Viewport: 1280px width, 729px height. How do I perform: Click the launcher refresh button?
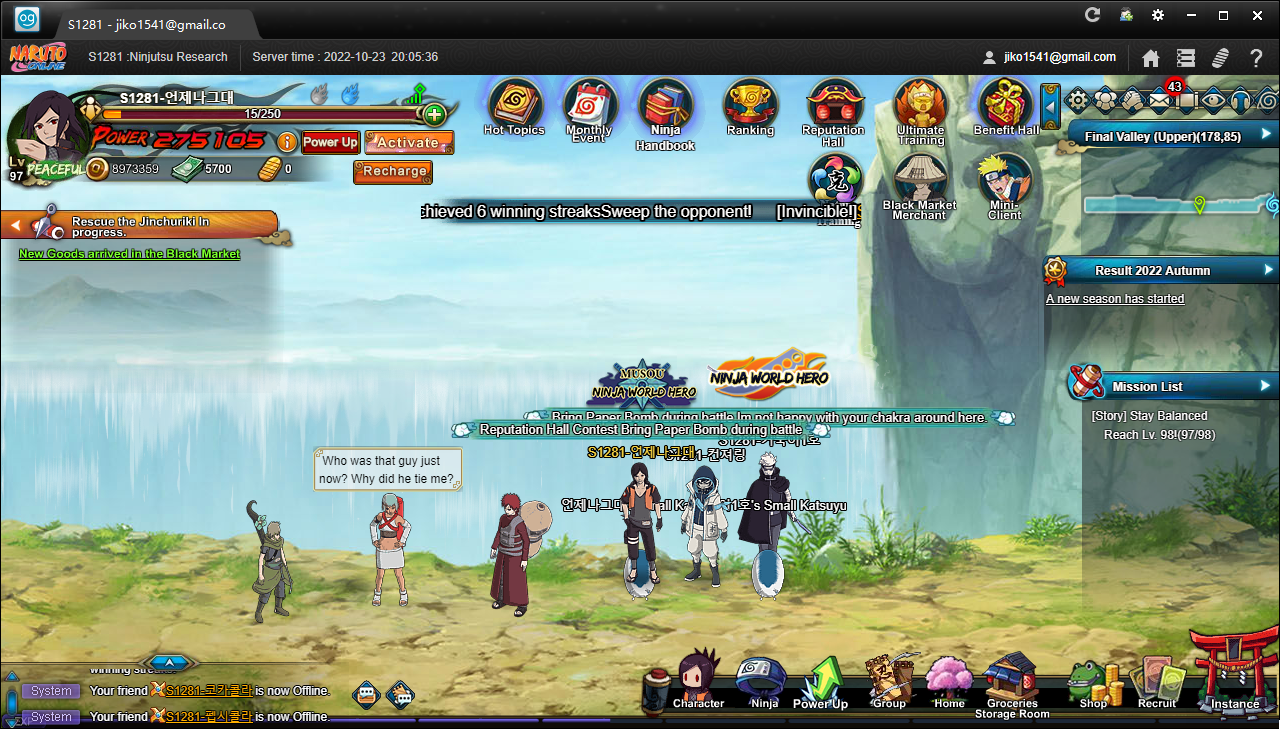tap(1092, 15)
